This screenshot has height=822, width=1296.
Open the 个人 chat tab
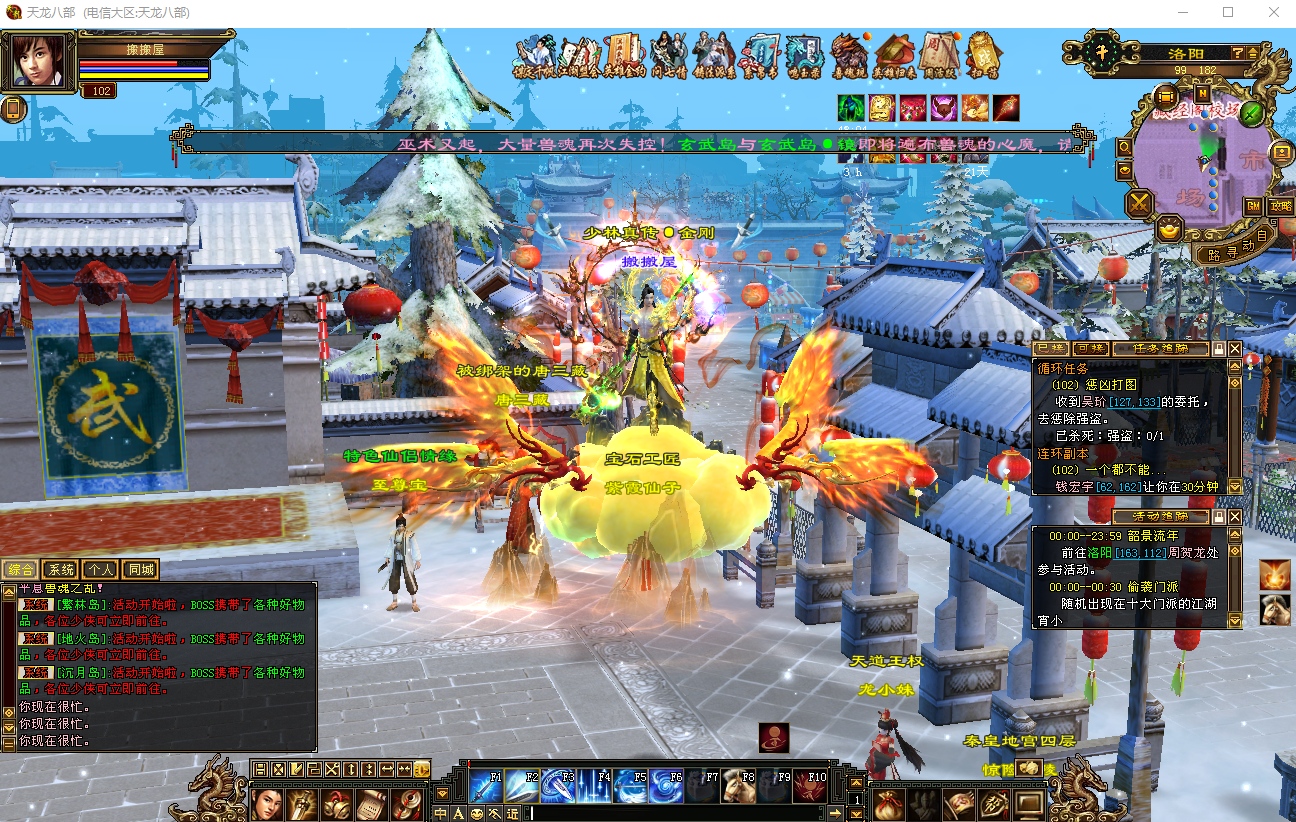point(101,570)
